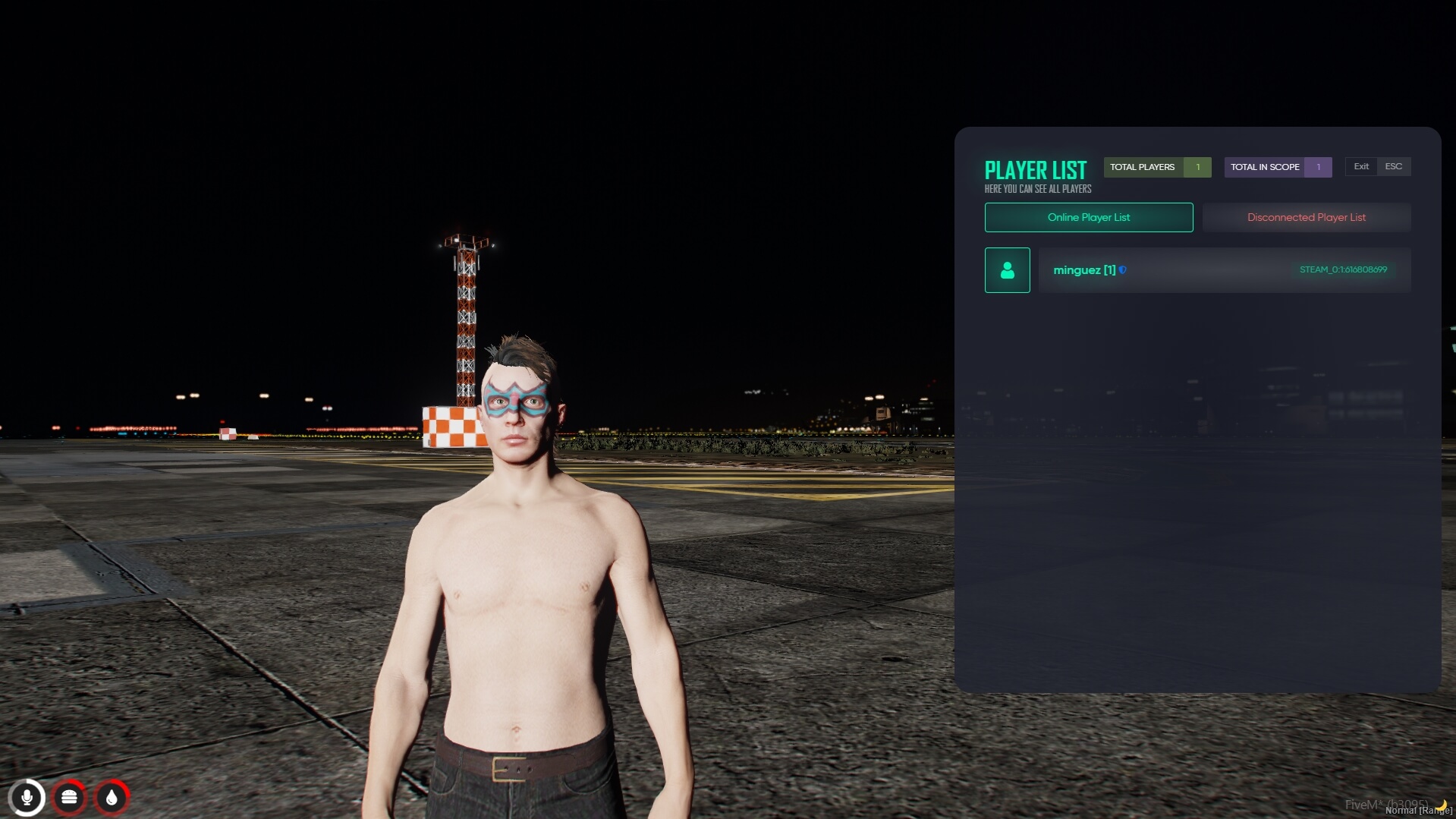Click the microphone voice HUD icon
This screenshot has height=819, width=1456.
[x=27, y=798]
